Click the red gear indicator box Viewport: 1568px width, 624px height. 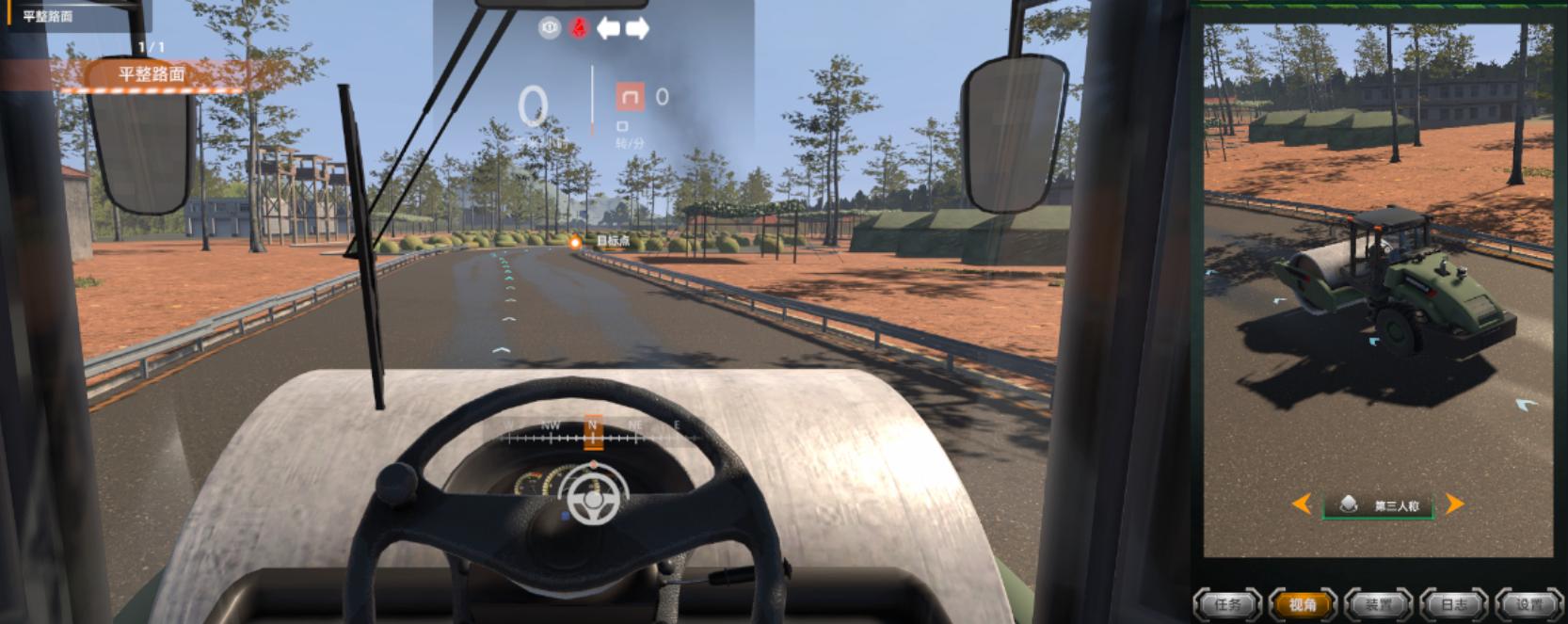[x=630, y=97]
